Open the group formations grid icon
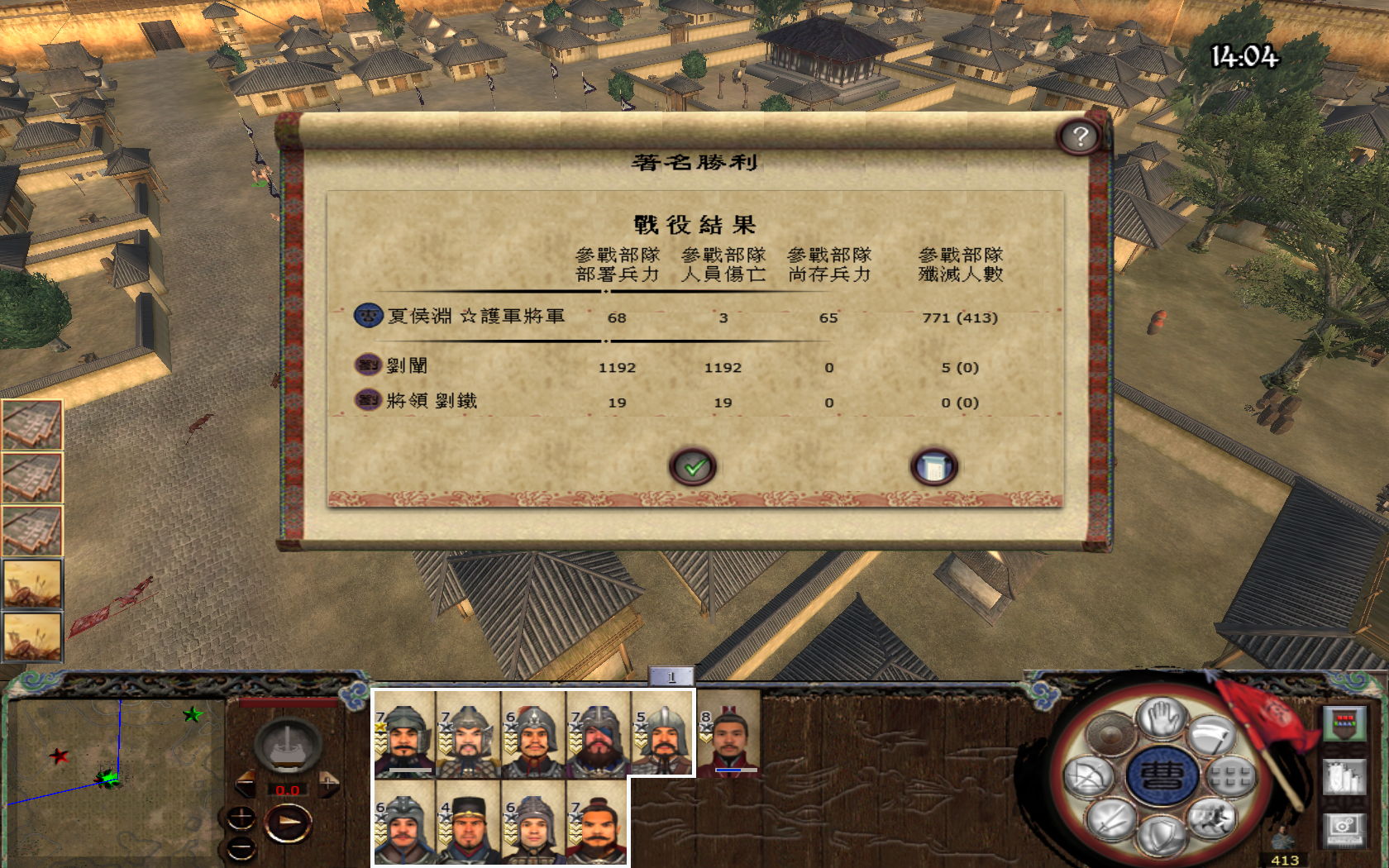Image resolution: width=1389 pixels, height=868 pixels. [x=1230, y=777]
